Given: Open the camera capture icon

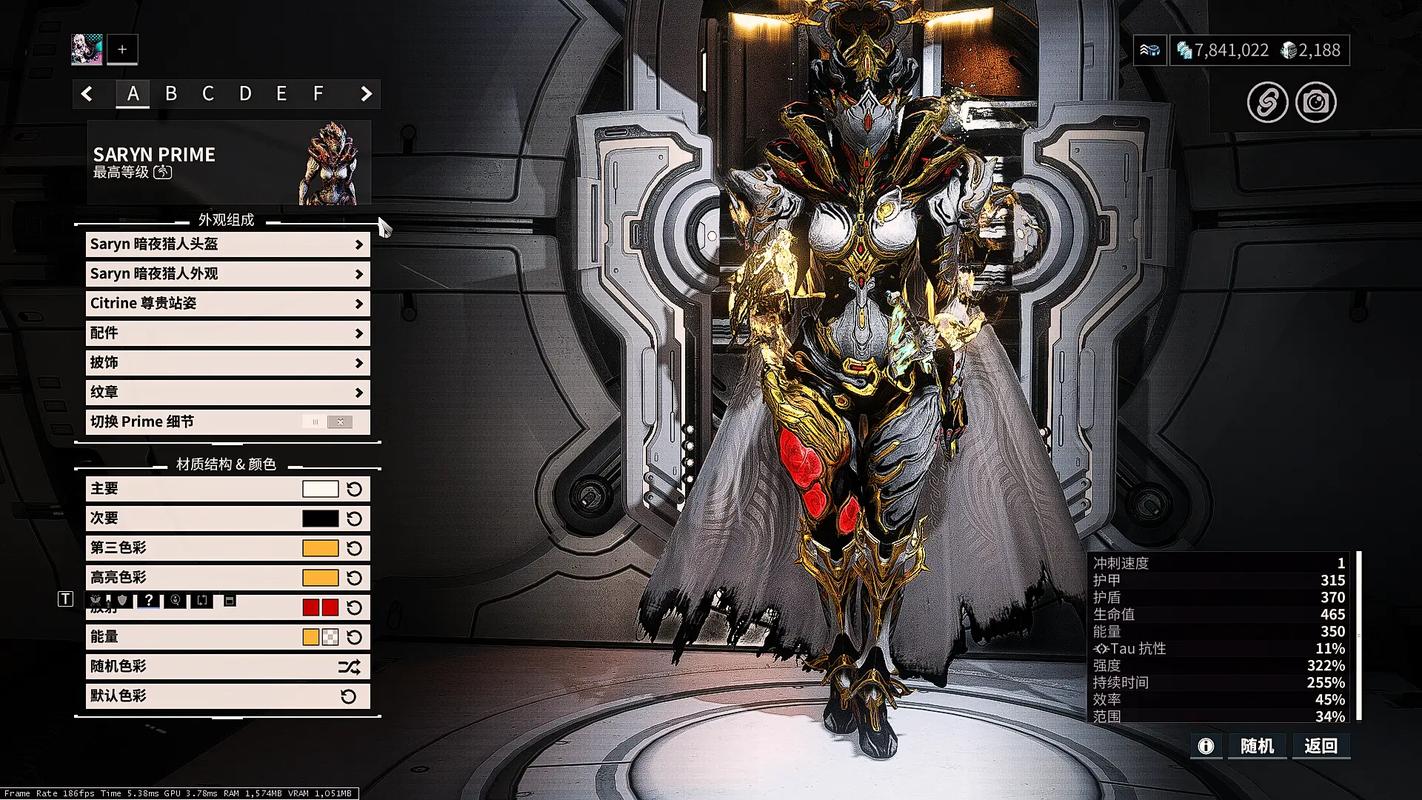Looking at the screenshot, I should click(x=1316, y=102).
